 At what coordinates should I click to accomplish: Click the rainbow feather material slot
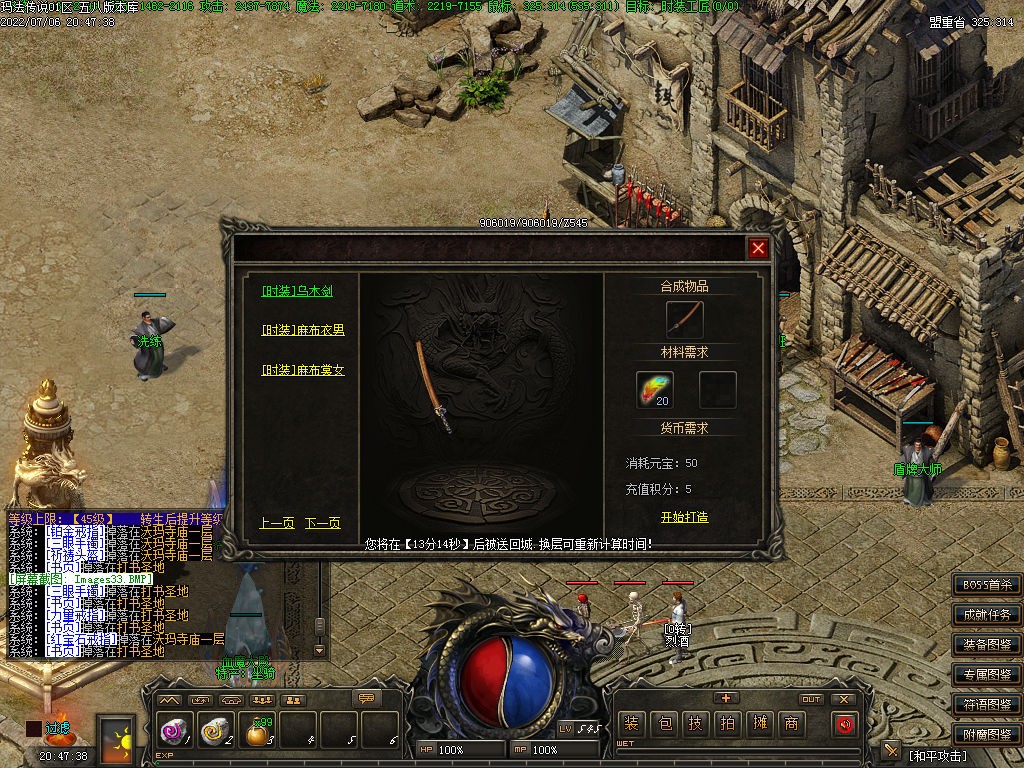click(x=655, y=389)
